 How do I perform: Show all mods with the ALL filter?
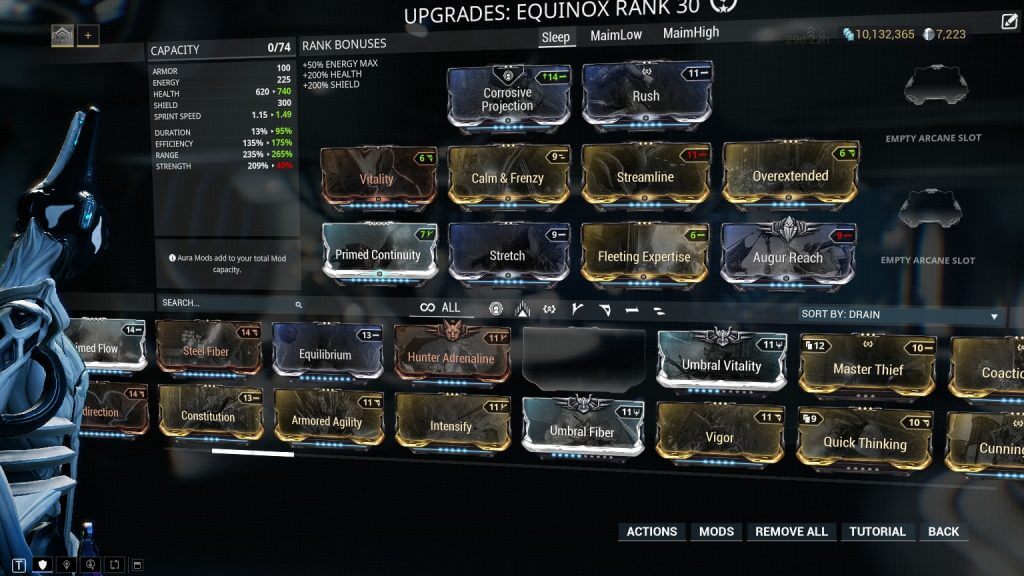[x=441, y=308]
